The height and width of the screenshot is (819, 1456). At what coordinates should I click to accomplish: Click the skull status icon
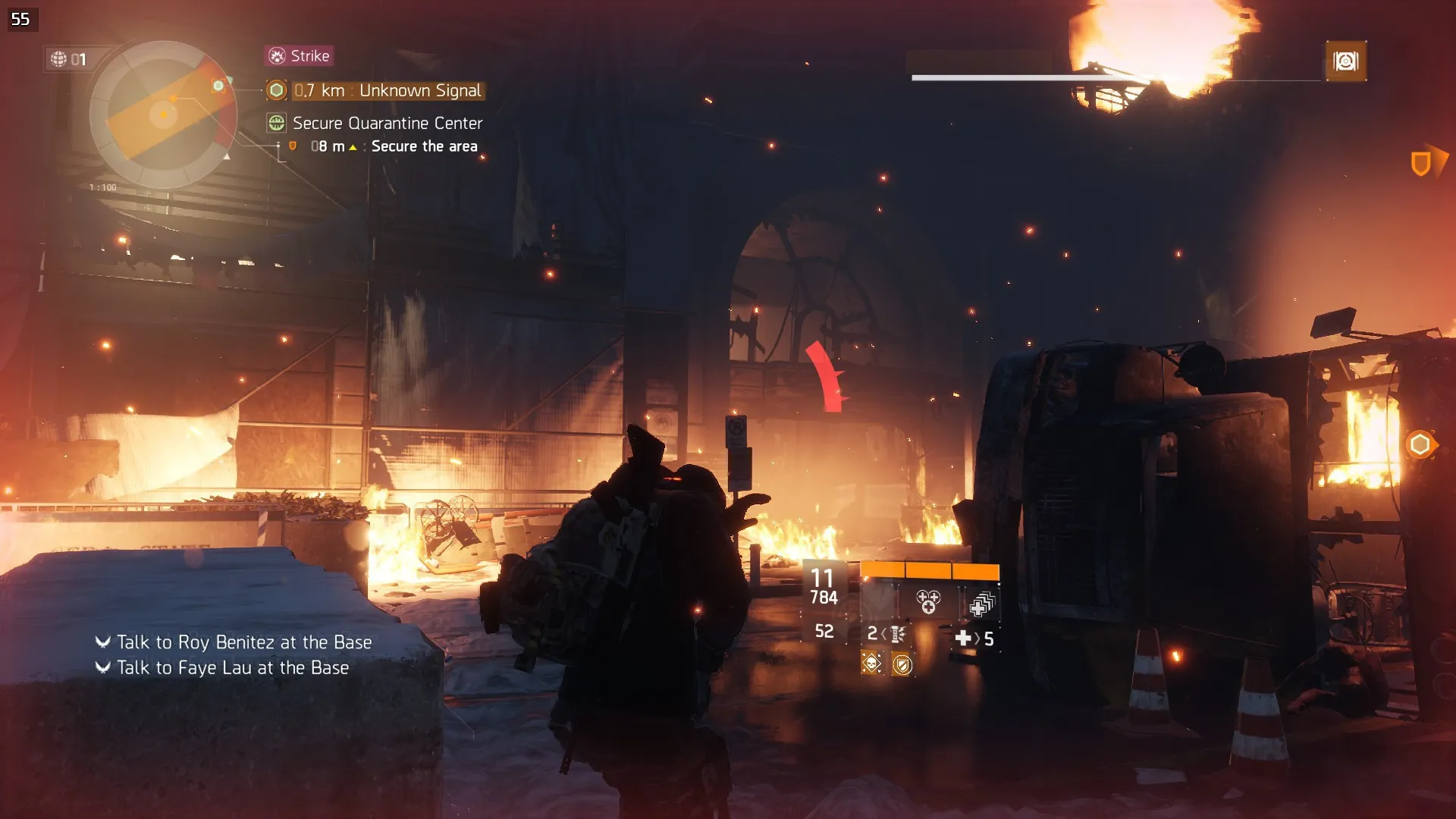pos(872,664)
